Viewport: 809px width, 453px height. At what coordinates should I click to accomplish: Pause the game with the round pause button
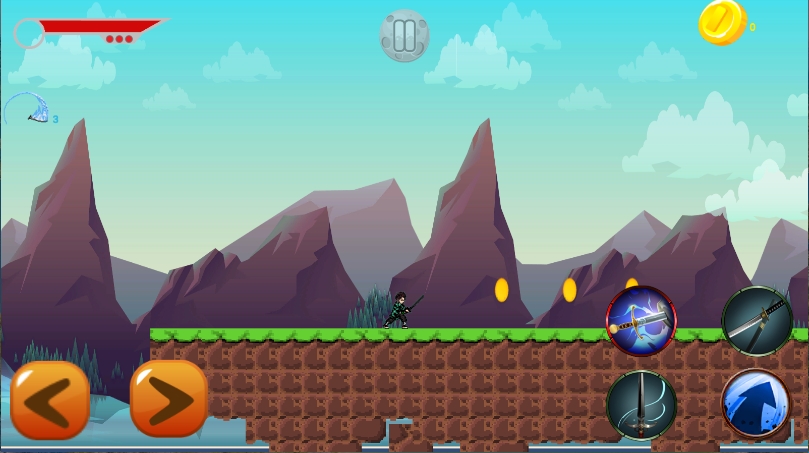tap(404, 36)
